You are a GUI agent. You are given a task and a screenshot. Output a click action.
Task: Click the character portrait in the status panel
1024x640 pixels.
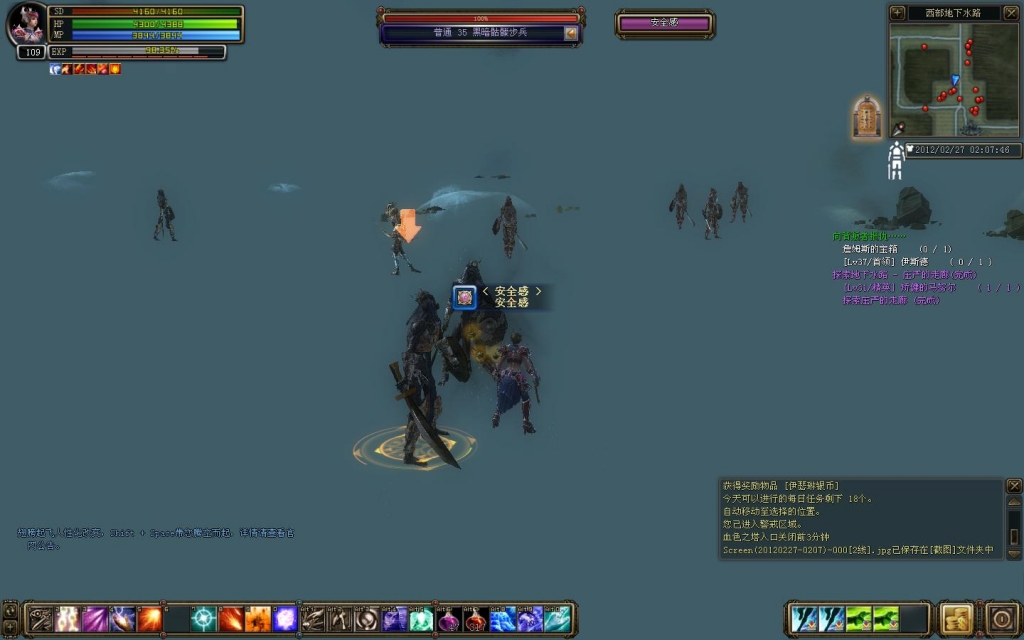[x=26, y=26]
